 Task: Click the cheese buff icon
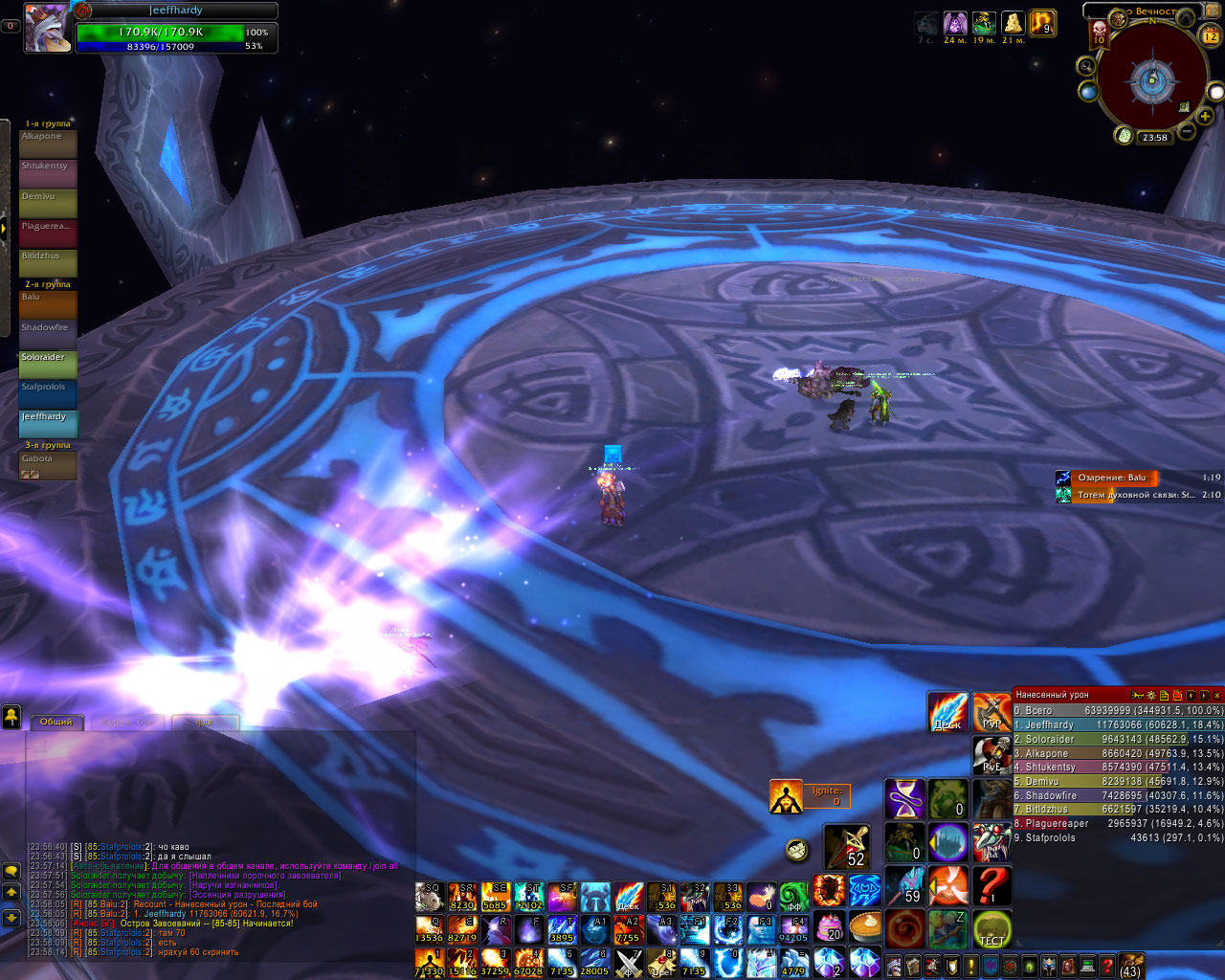[x=1013, y=23]
